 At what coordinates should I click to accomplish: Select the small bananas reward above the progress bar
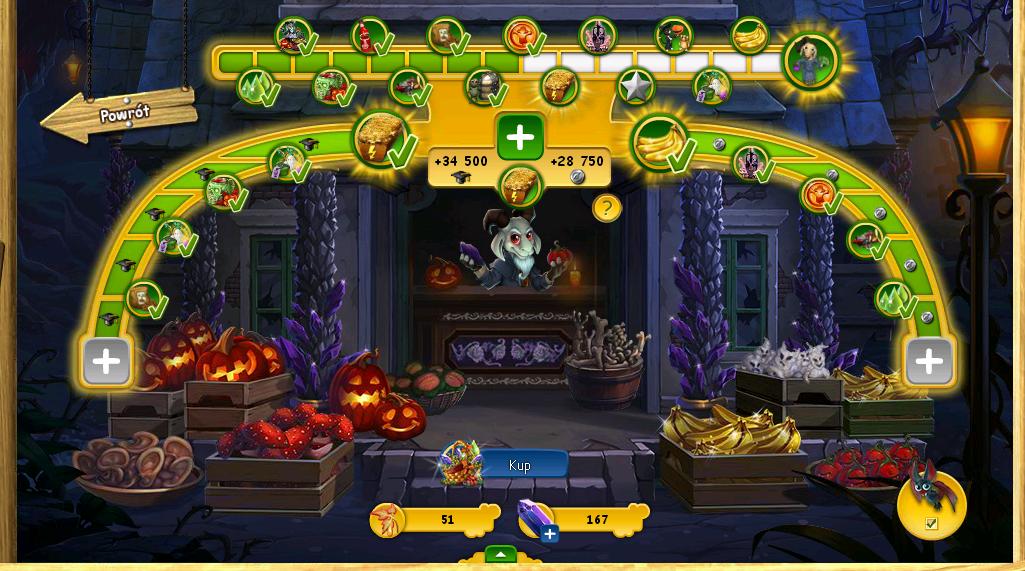748,35
